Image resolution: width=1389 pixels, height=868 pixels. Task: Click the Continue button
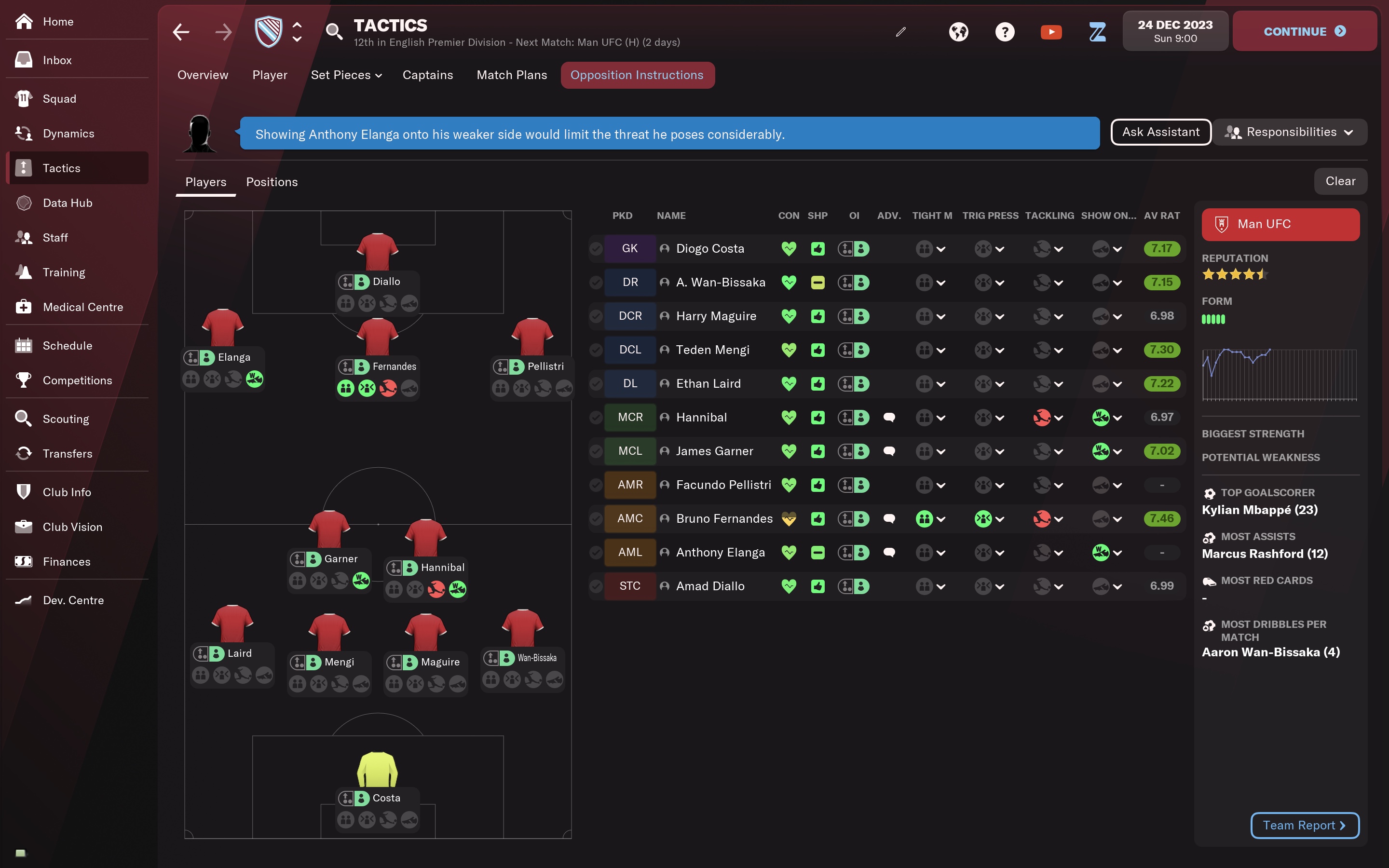[1304, 31]
